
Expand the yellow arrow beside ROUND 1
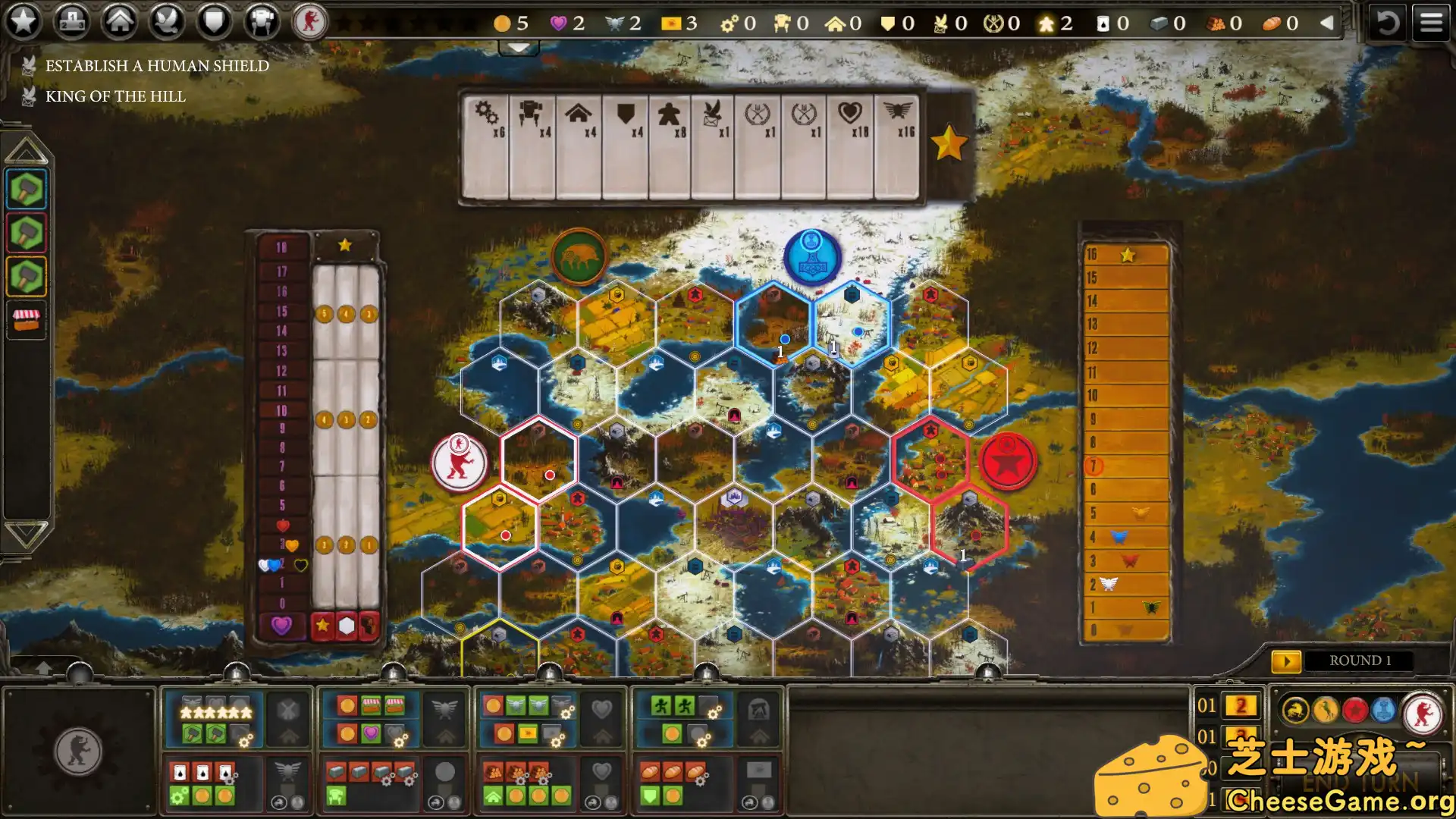pos(1287,660)
